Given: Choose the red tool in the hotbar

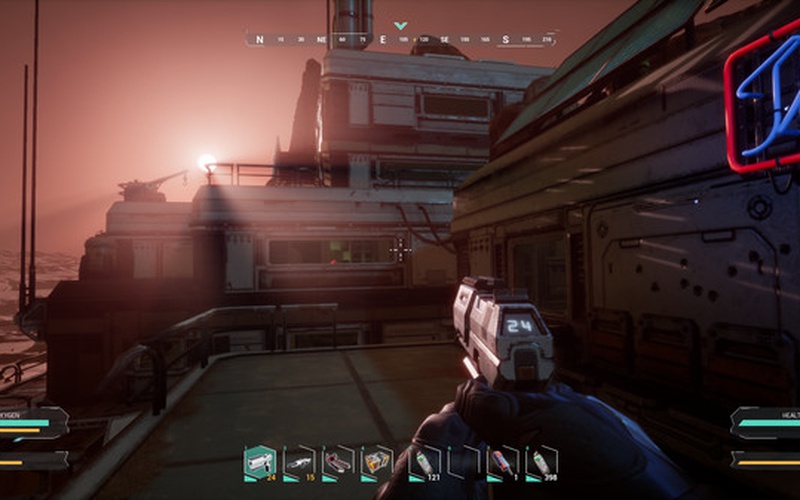Looking at the screenshot, I should pos(338,461).
